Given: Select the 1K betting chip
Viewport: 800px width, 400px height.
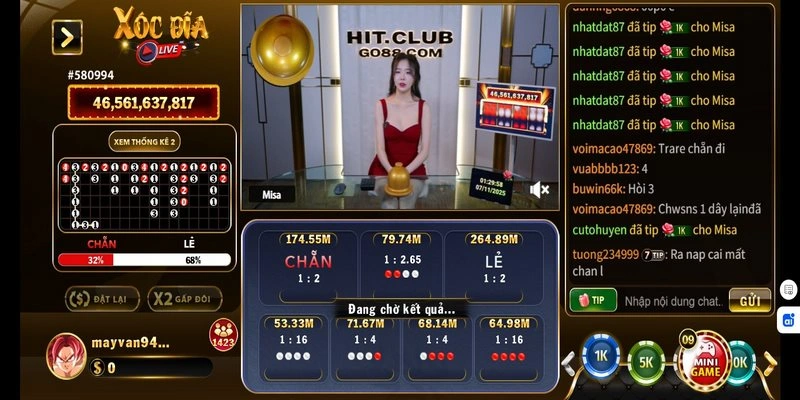Looking at the screenshot, I should coord(602,359).
